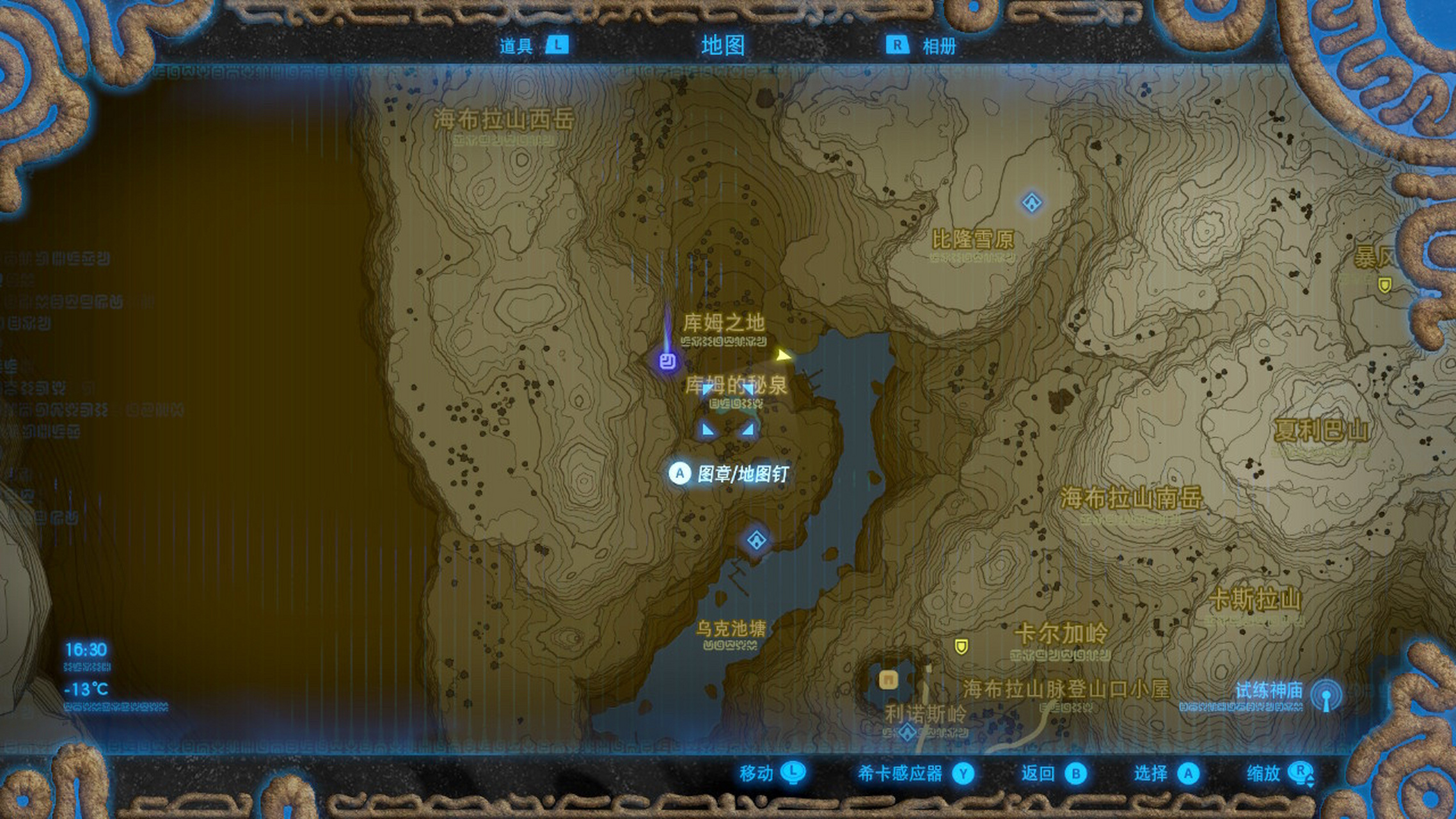Open the 相册 tab
This screenshot has width=1456, height=819.
pos(941,46)
